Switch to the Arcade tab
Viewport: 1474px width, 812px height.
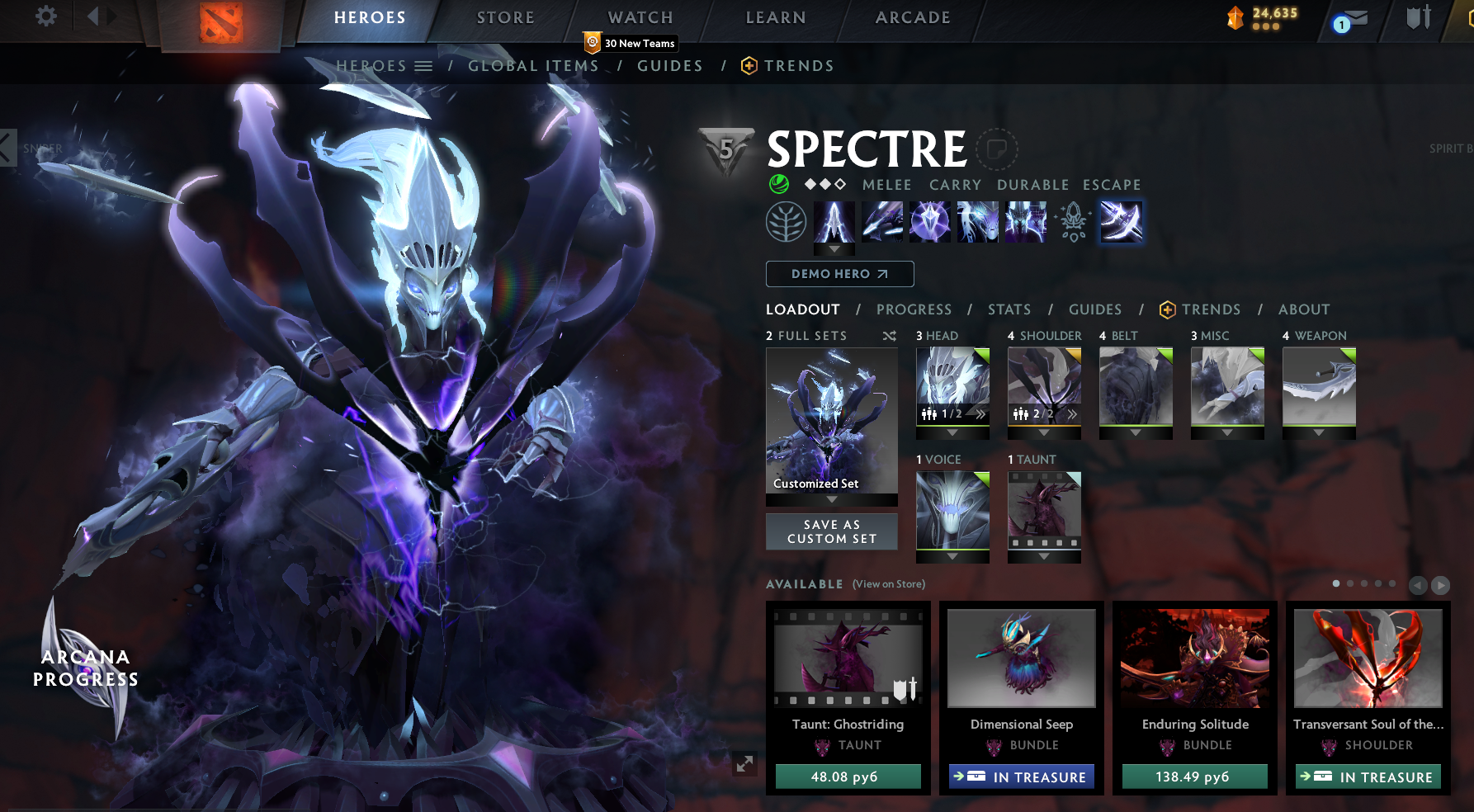(x=911, y=17)
